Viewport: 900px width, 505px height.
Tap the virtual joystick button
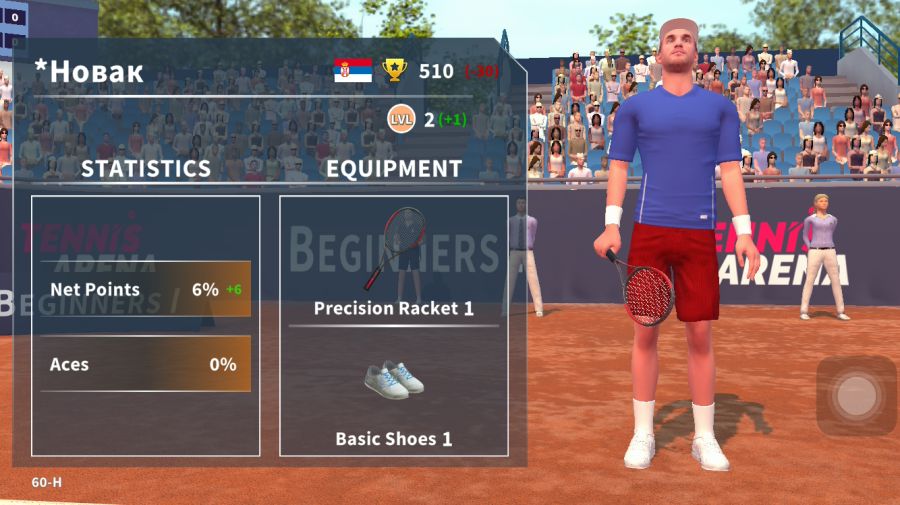click(x=856, y=396)
